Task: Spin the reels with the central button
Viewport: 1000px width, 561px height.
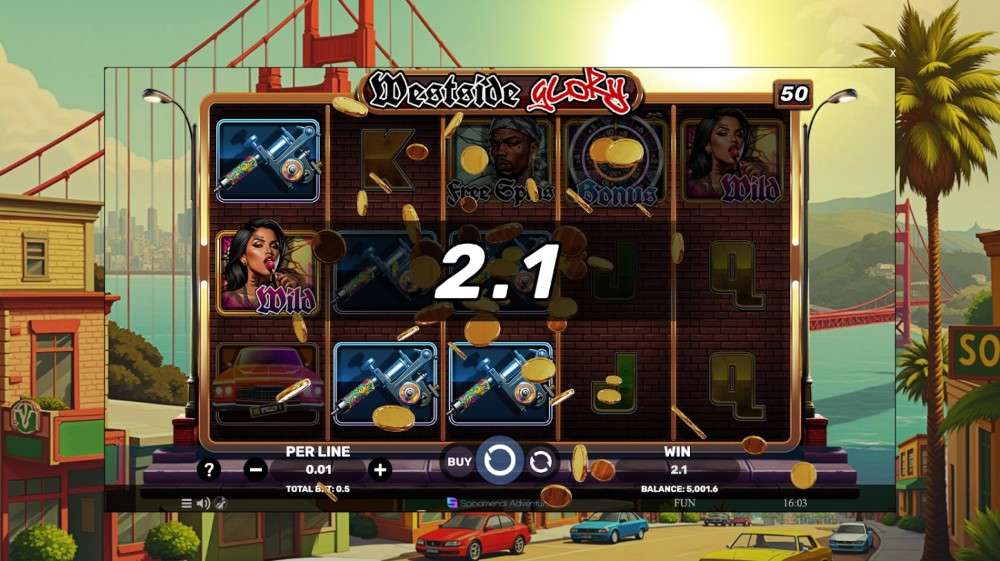Action: [499, 461]
